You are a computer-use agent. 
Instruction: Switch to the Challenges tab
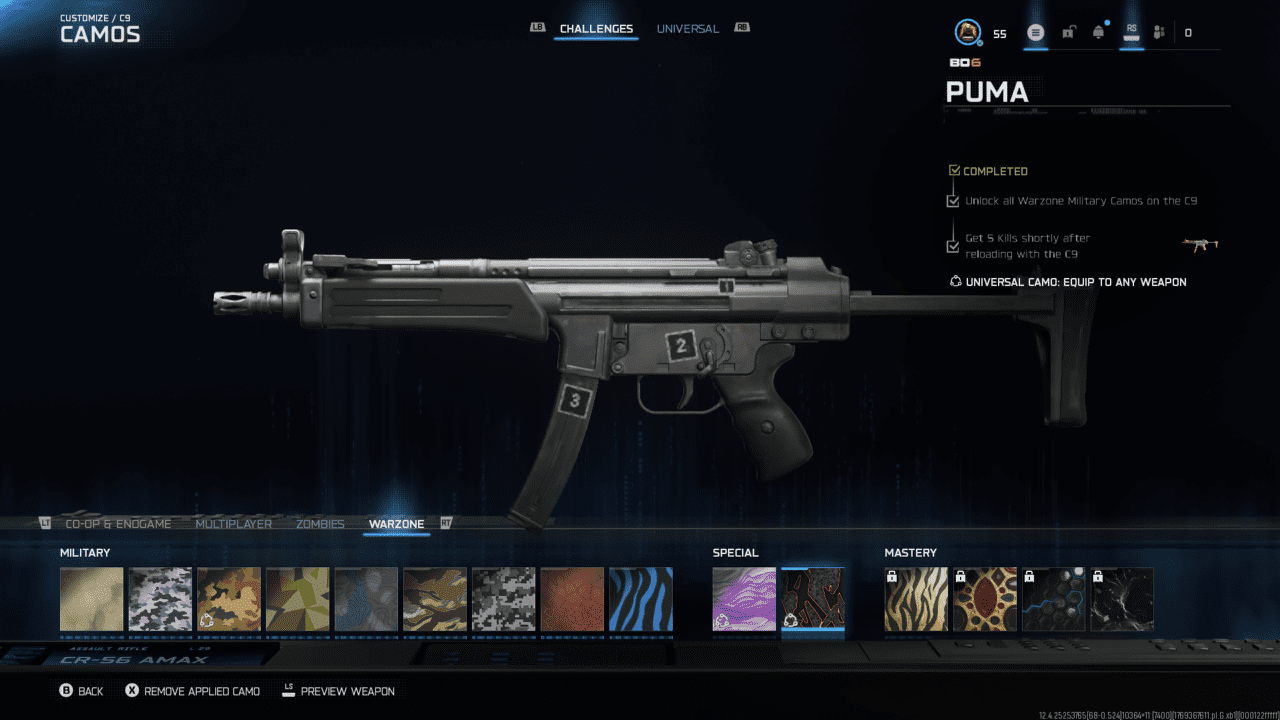pos(596,29)
